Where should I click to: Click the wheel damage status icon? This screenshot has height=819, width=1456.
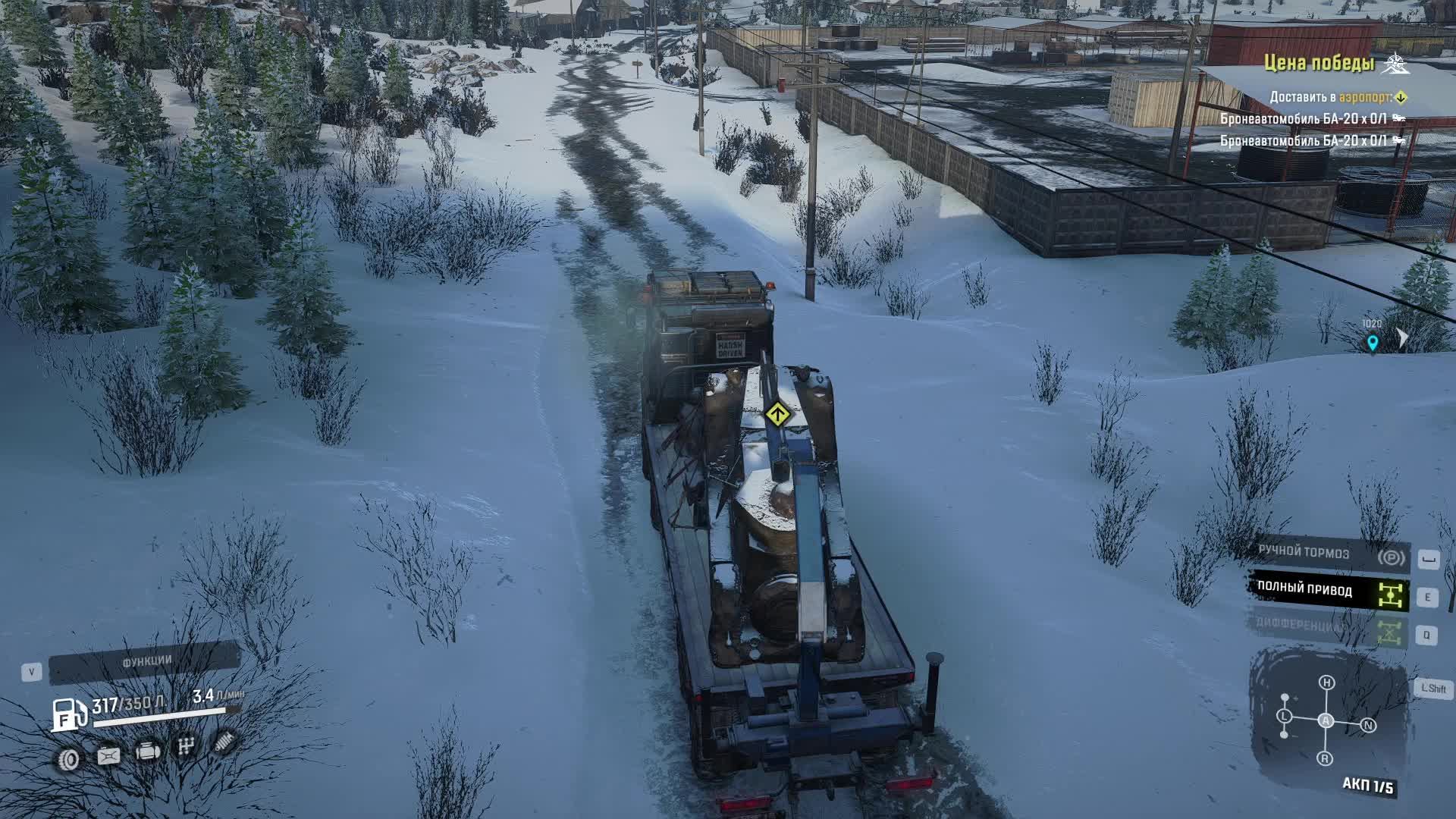coord(69,758)
